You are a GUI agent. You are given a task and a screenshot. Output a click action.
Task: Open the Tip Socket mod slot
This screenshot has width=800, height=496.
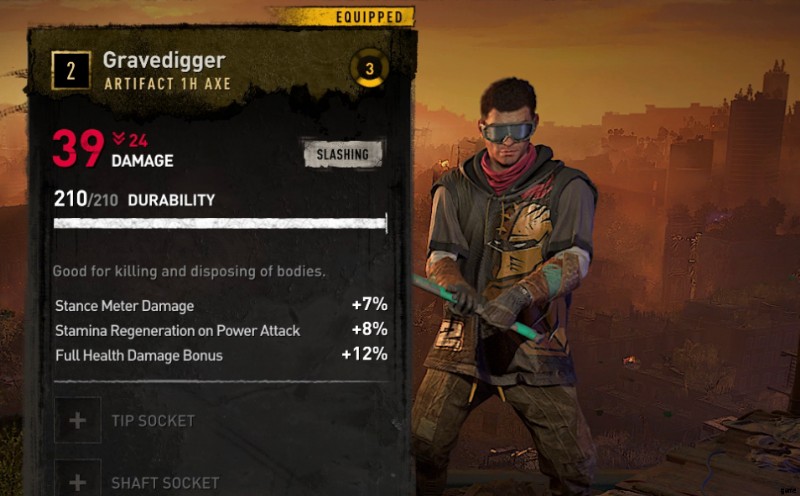[78, 420]
